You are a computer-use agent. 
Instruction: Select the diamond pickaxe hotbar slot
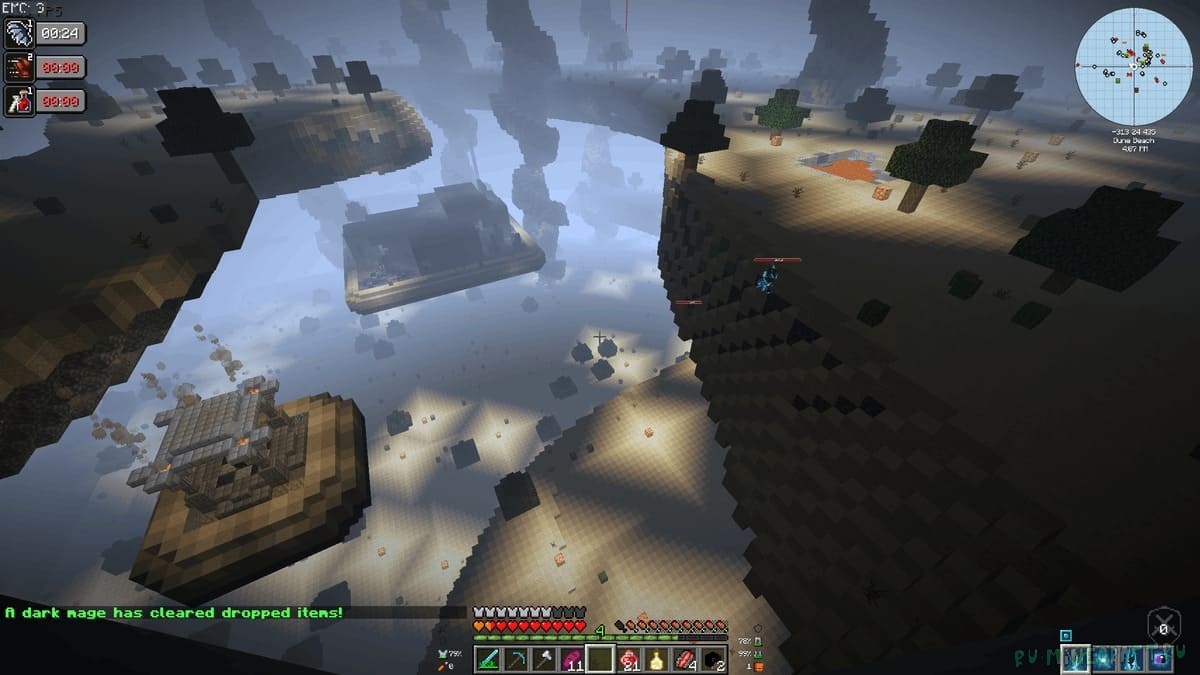point(515,659)
